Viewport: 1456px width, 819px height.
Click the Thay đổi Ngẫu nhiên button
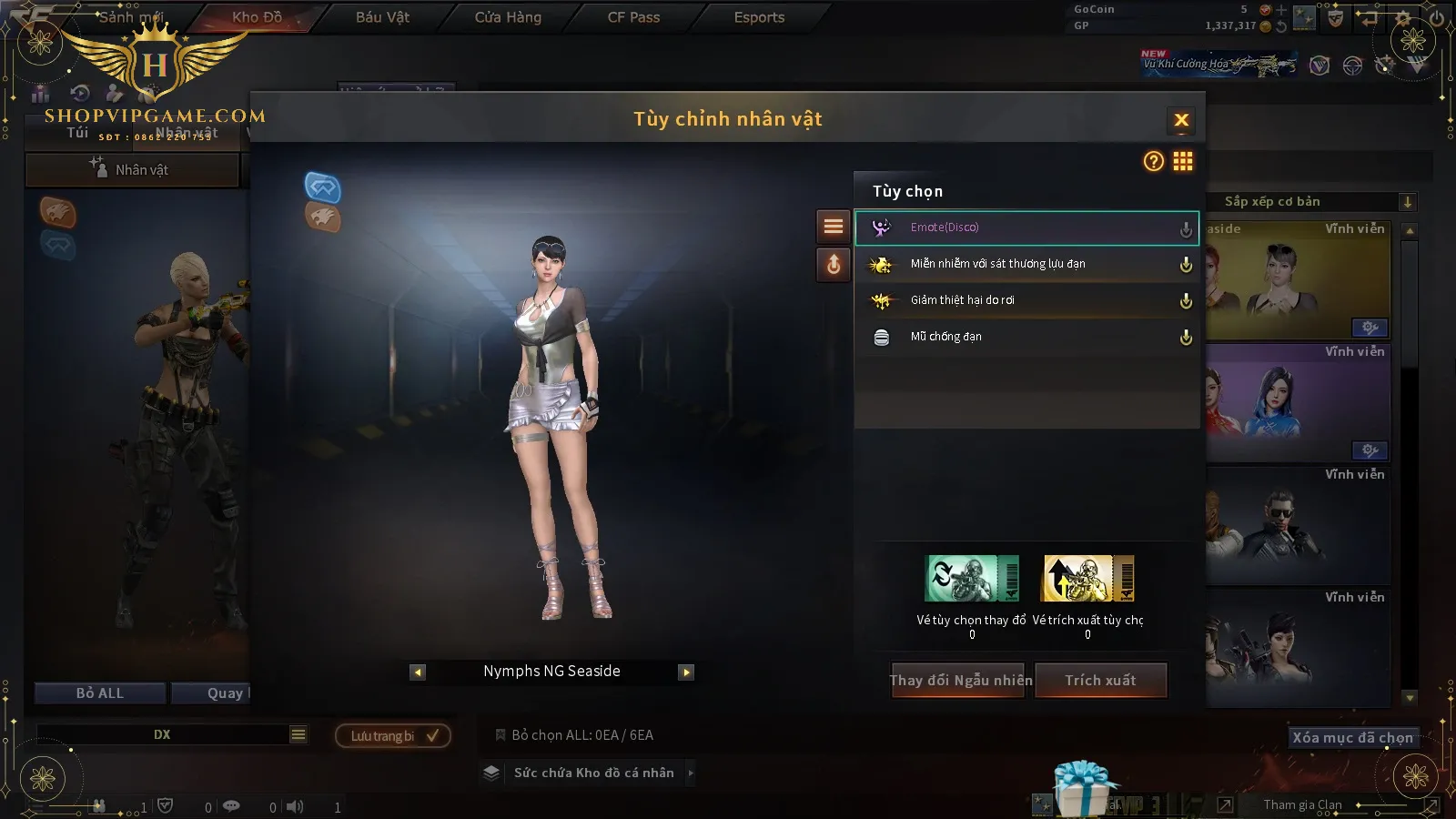pos(960,680)
